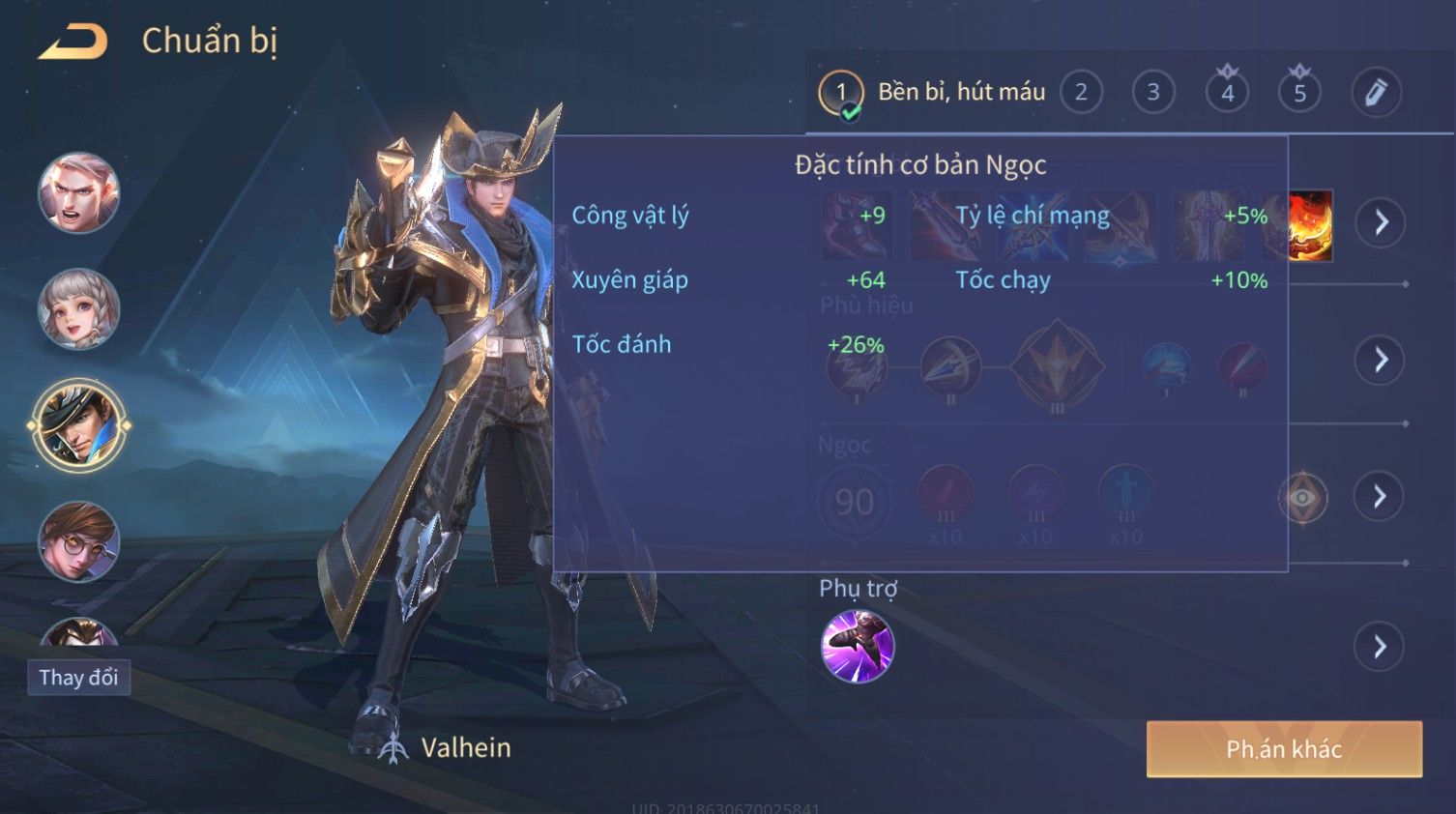
Task: Go back using the arrow button
Action: [x=73, y=42]
